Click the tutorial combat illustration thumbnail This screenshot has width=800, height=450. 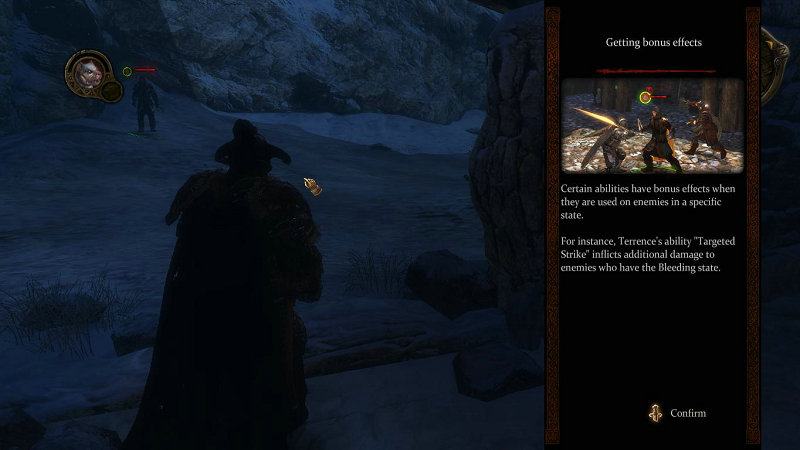tap(653, 126)
